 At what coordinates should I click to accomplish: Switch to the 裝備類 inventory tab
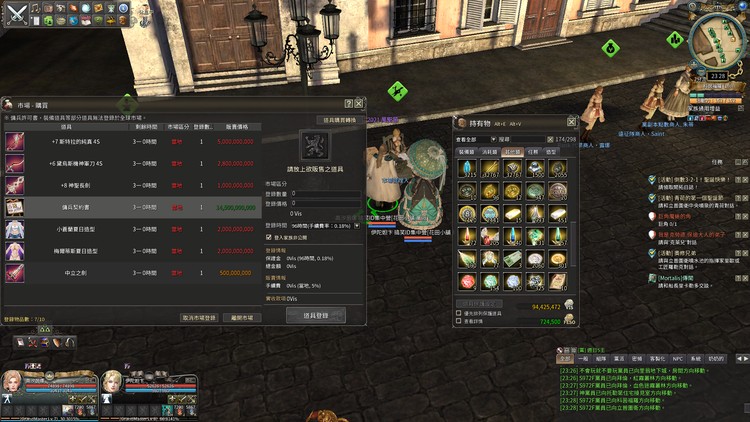(x=467, y=152)
